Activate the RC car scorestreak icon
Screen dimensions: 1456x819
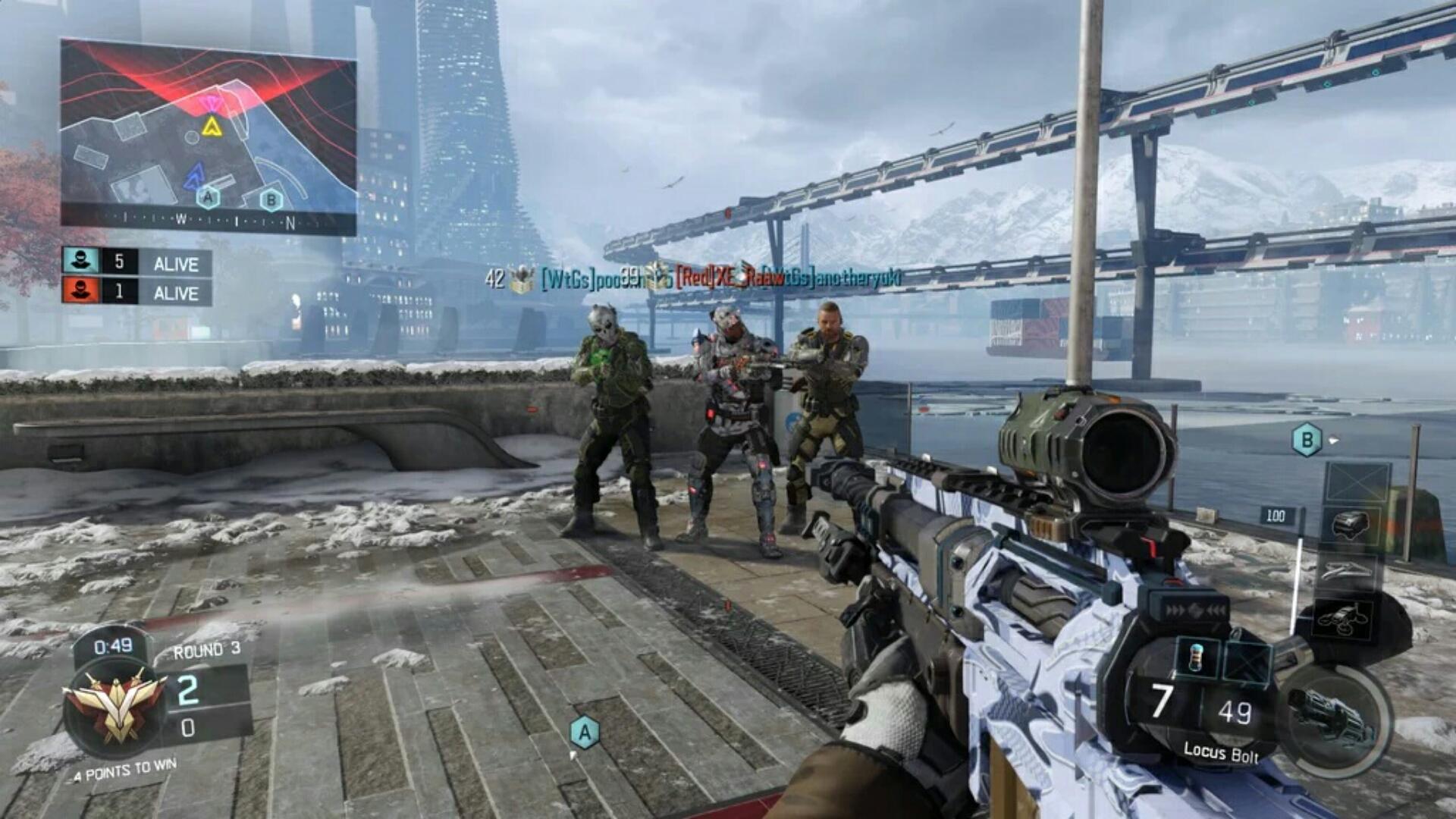[1351, 525]
